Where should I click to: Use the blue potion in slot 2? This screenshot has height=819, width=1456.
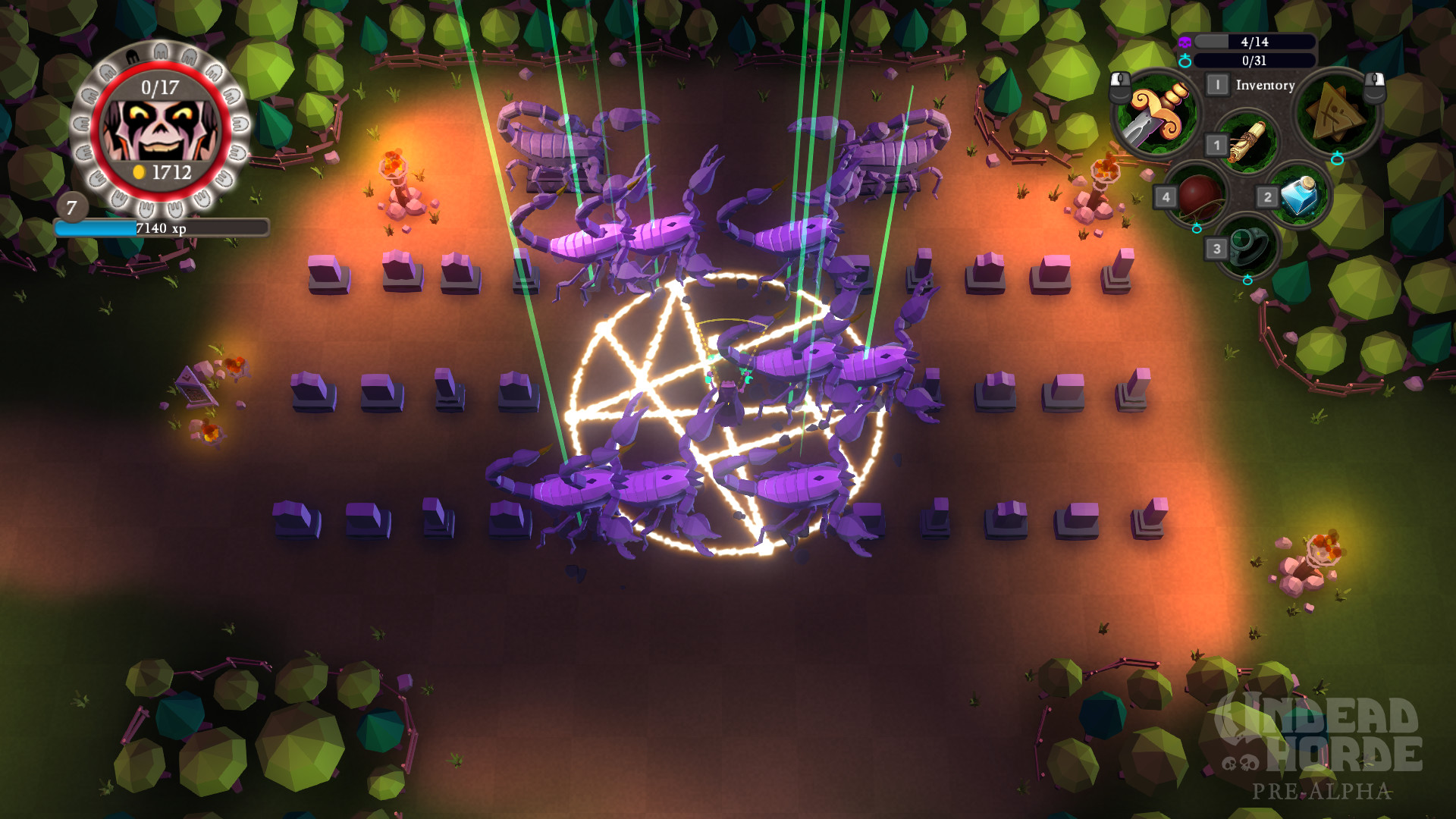(1298, 196)
